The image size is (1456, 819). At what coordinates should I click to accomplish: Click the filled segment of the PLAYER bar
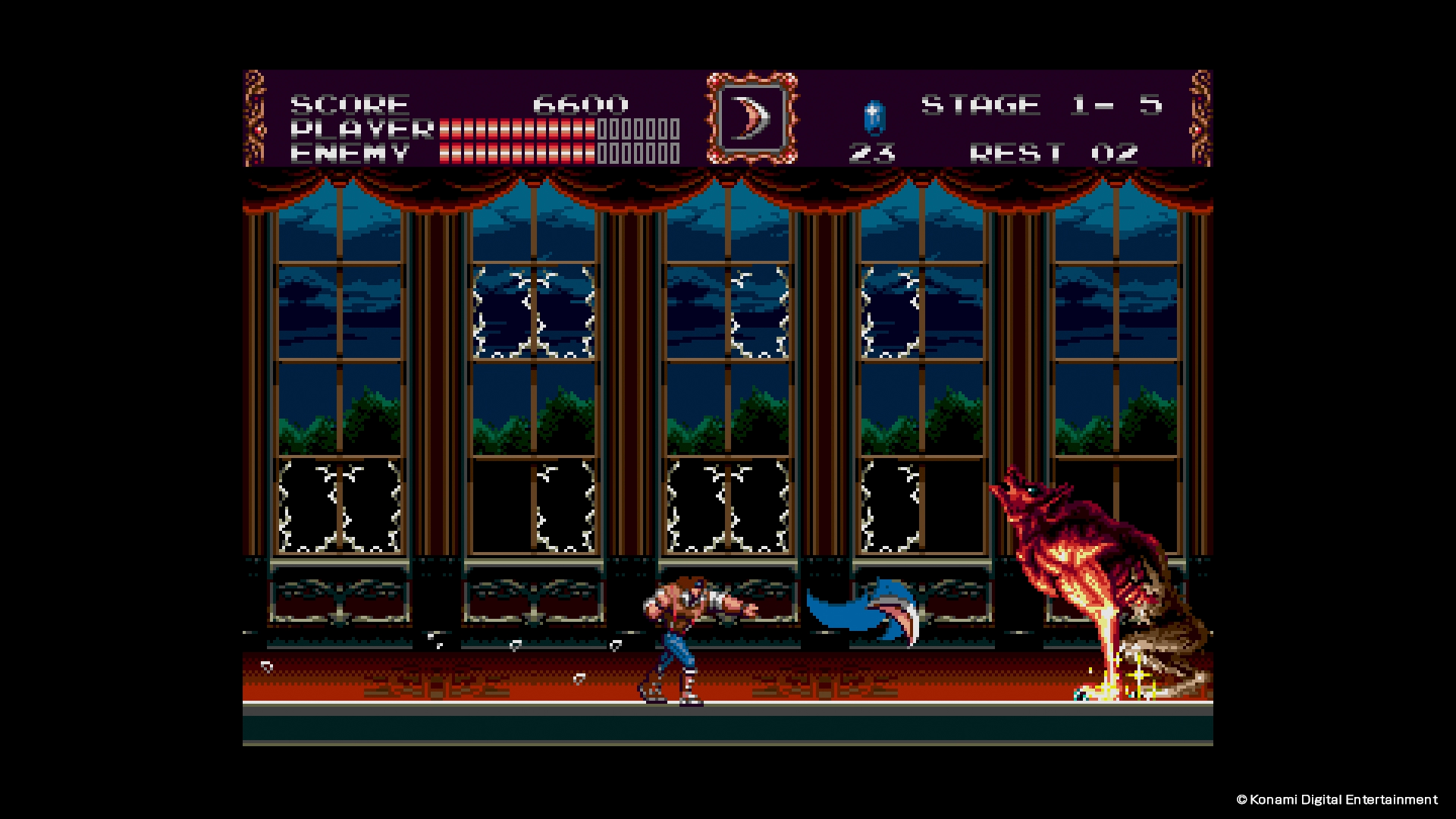coord(516,129)
